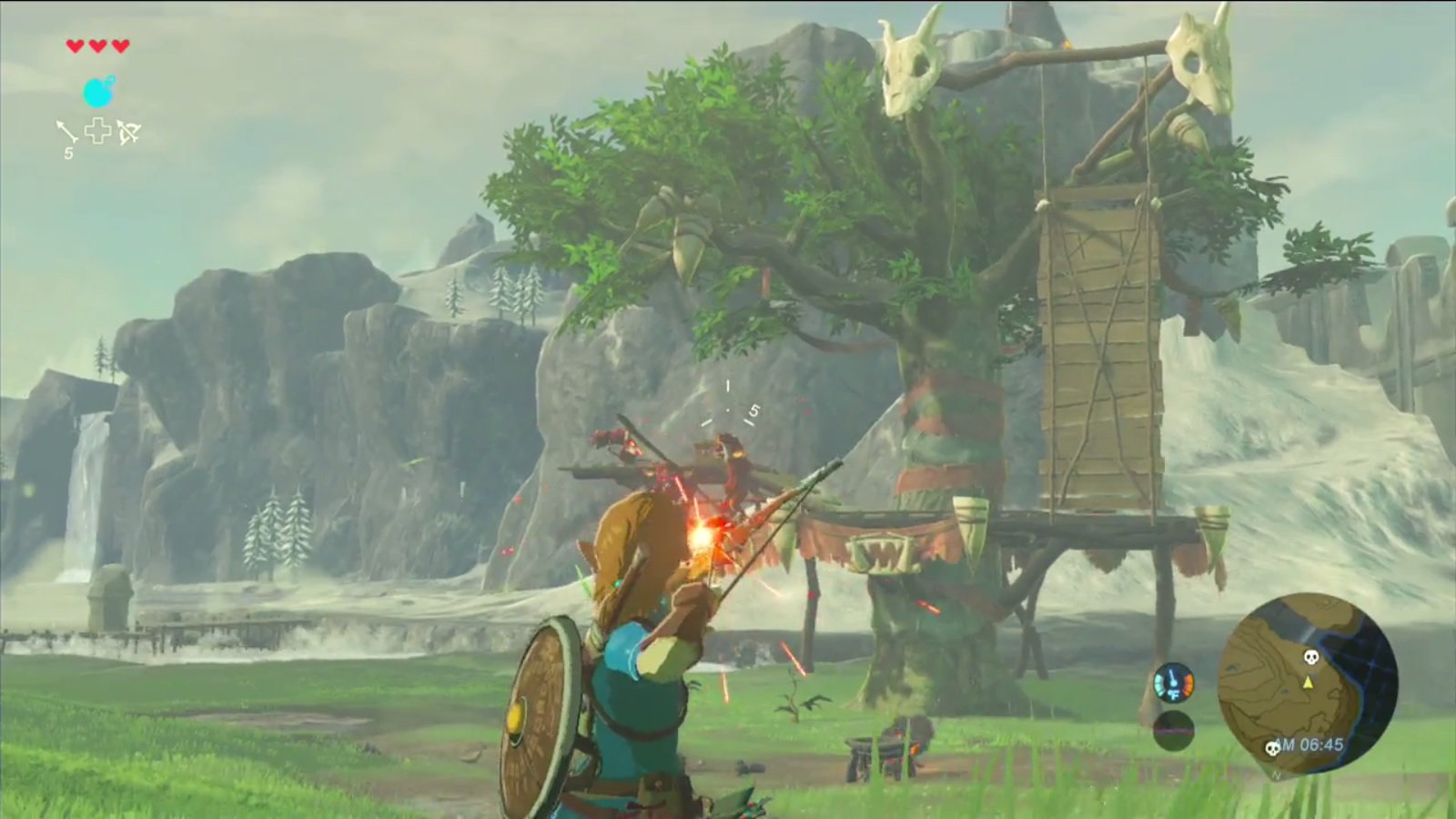Click the noise detection meter circle

click(1173, 731)
